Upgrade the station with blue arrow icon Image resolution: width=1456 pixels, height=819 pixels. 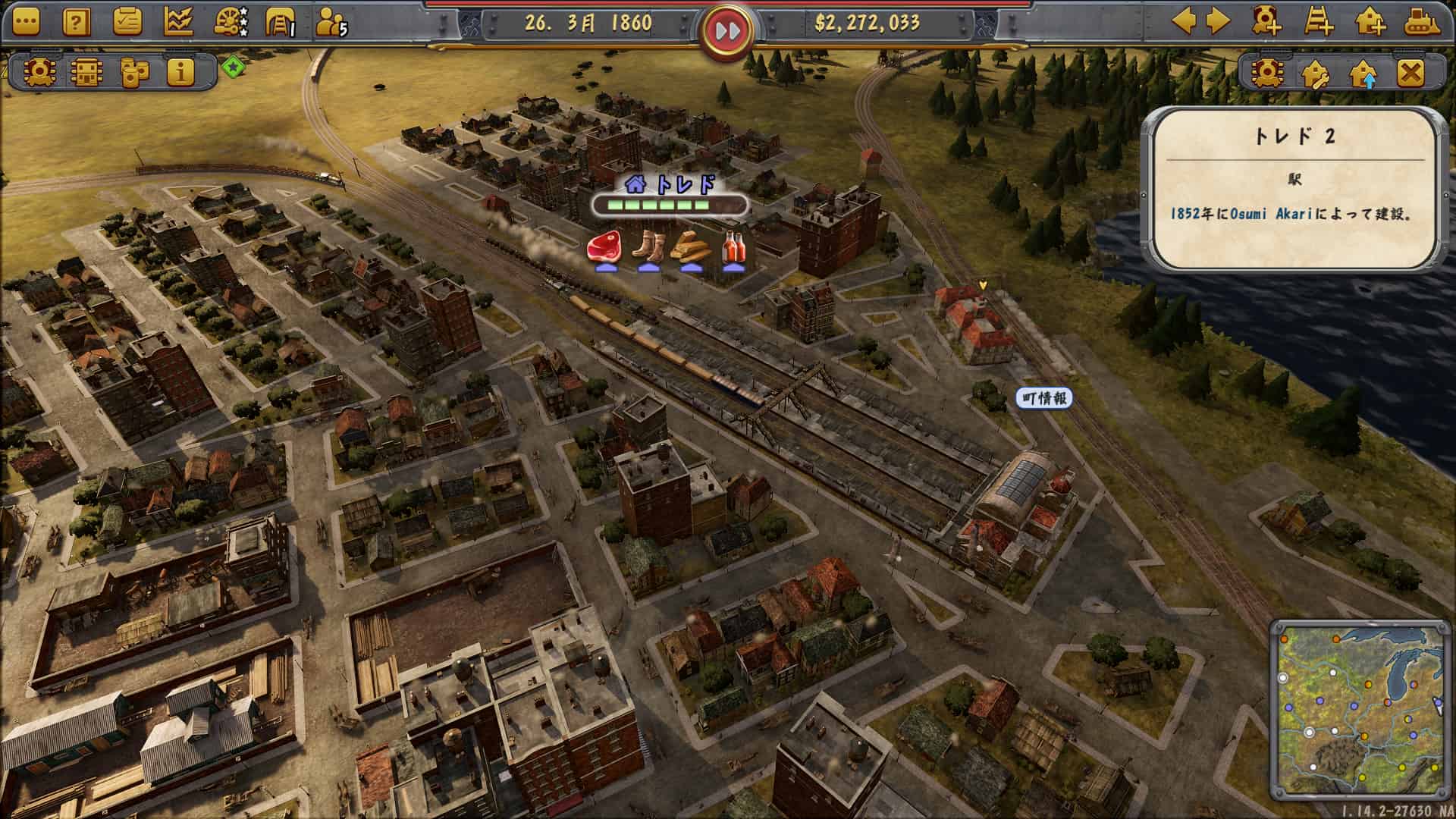tap(1363, 74)
